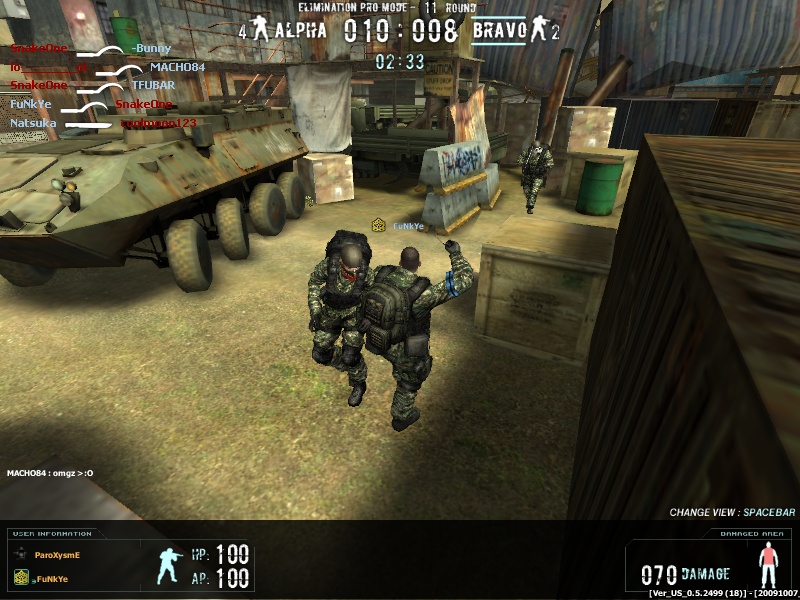Click MACHO84's chat message
The height and width of the screenshot is (600, 800).
[x=50, y=473]
